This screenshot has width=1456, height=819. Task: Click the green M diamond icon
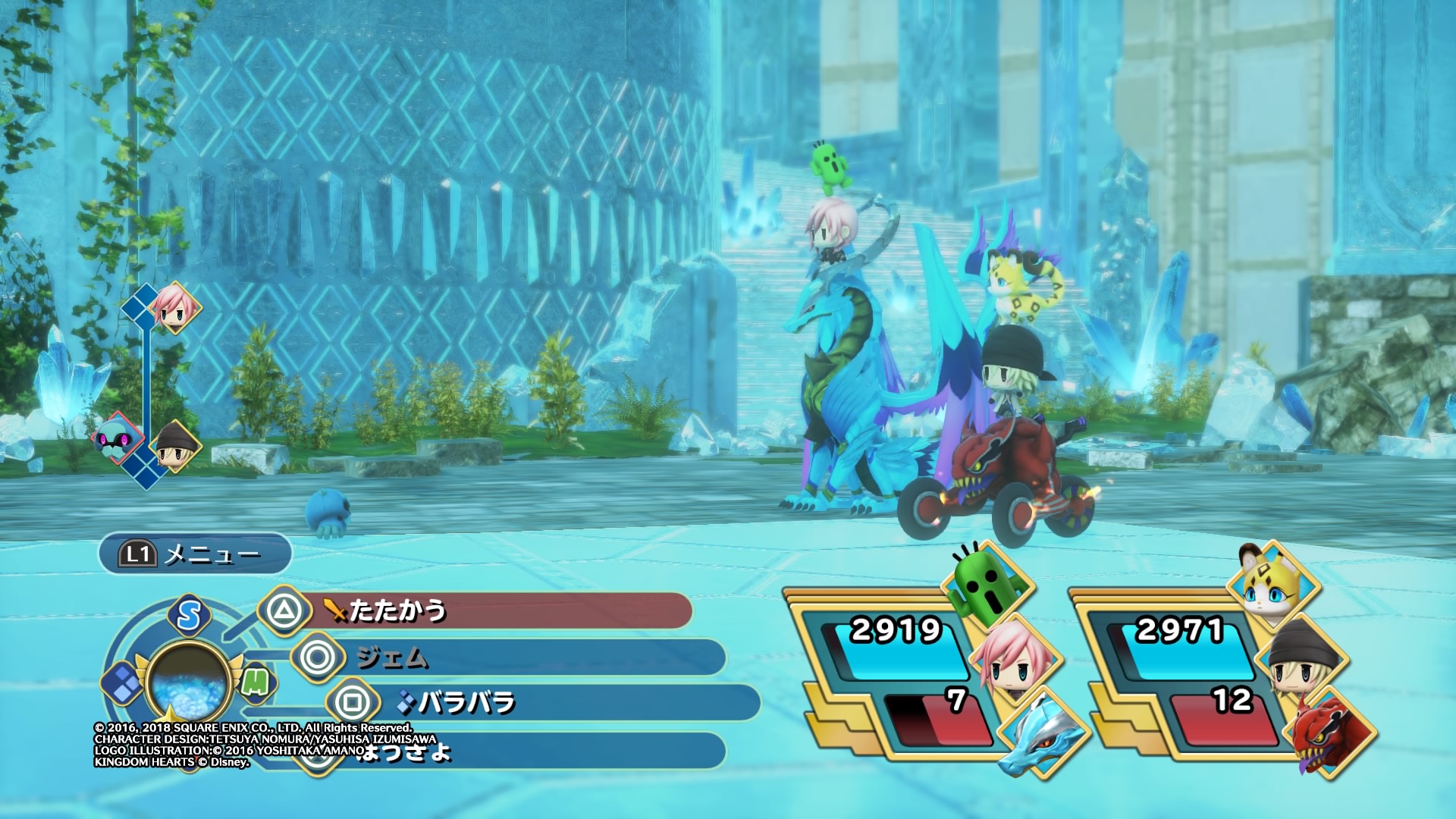pos(256,682)
